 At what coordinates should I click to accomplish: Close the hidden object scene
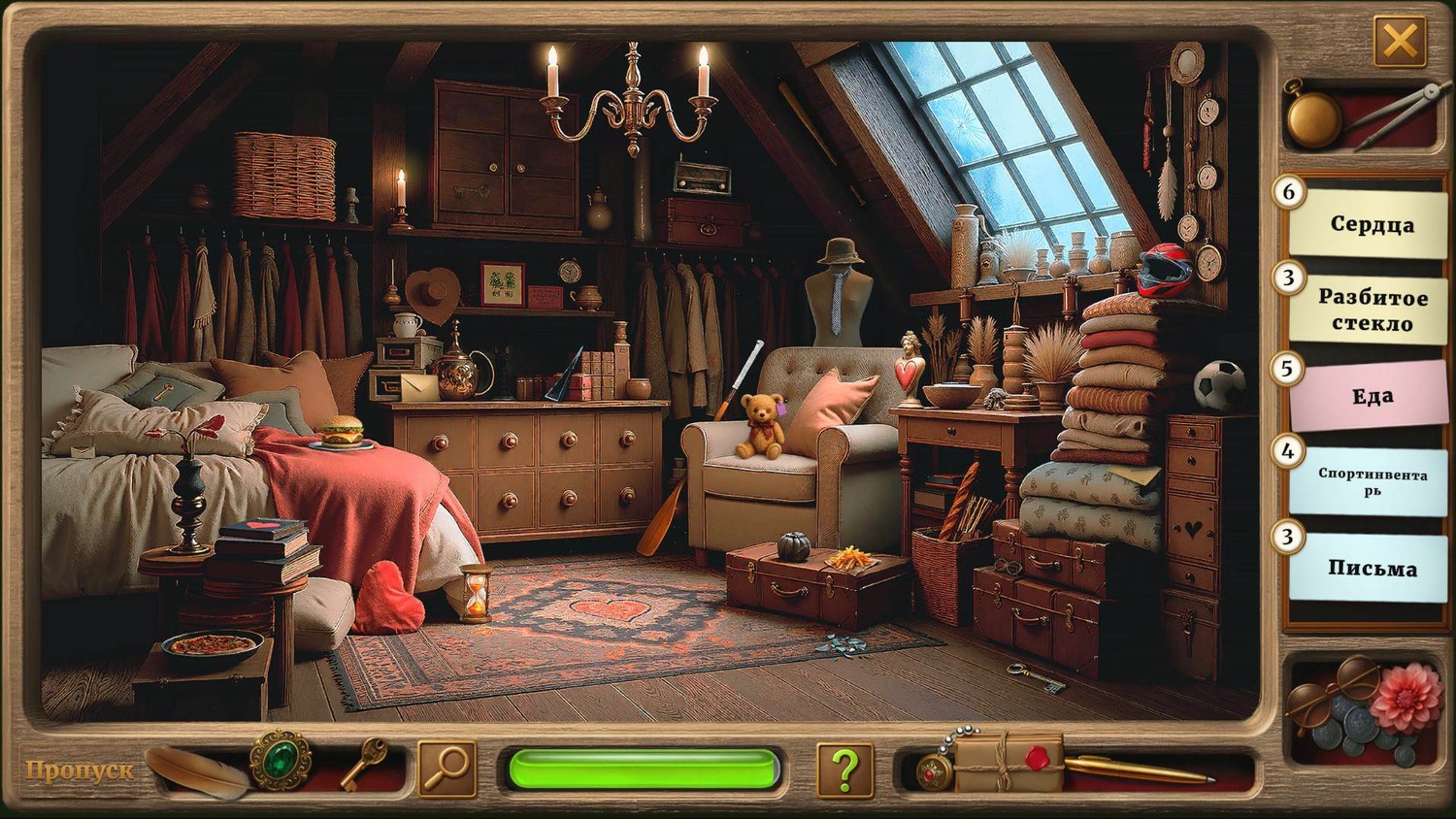[x=1399, y=42]
